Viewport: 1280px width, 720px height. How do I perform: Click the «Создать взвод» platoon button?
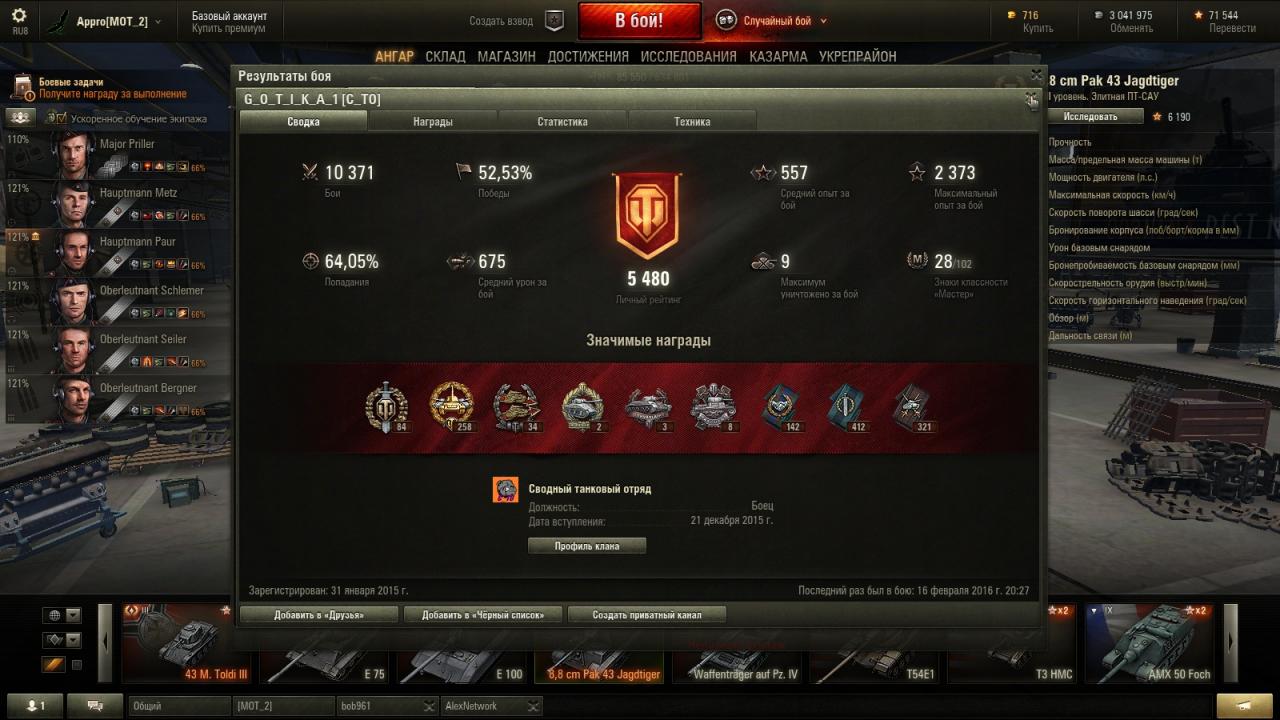(554, 21)
